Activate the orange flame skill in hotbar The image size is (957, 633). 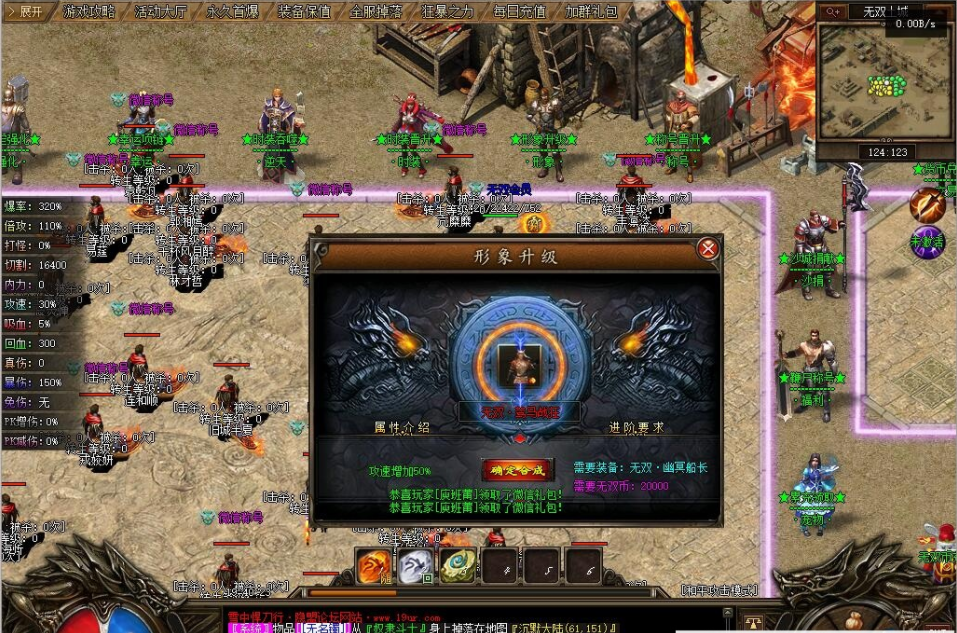(x=375, y=566)
